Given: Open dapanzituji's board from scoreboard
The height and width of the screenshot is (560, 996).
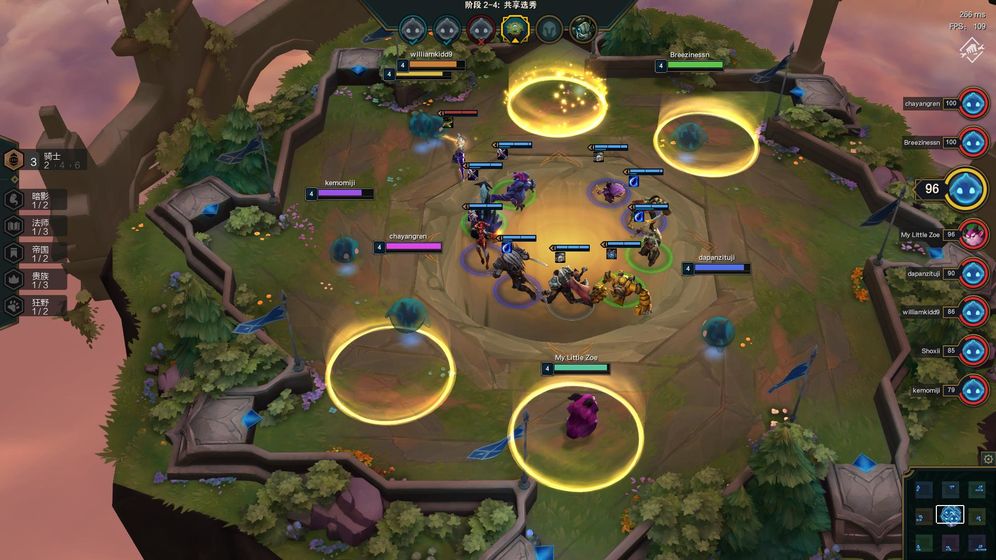Looking at the screenshot, I should 973,273.
